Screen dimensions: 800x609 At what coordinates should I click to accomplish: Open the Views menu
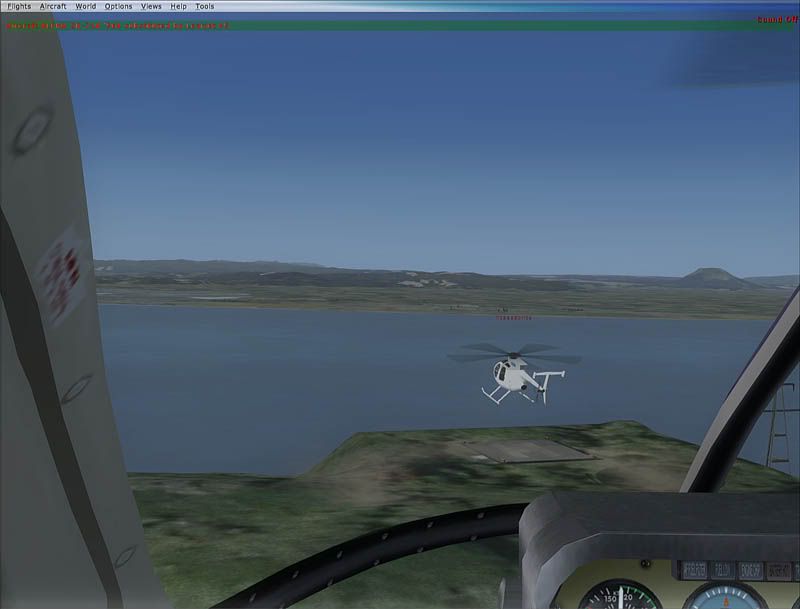151,7
